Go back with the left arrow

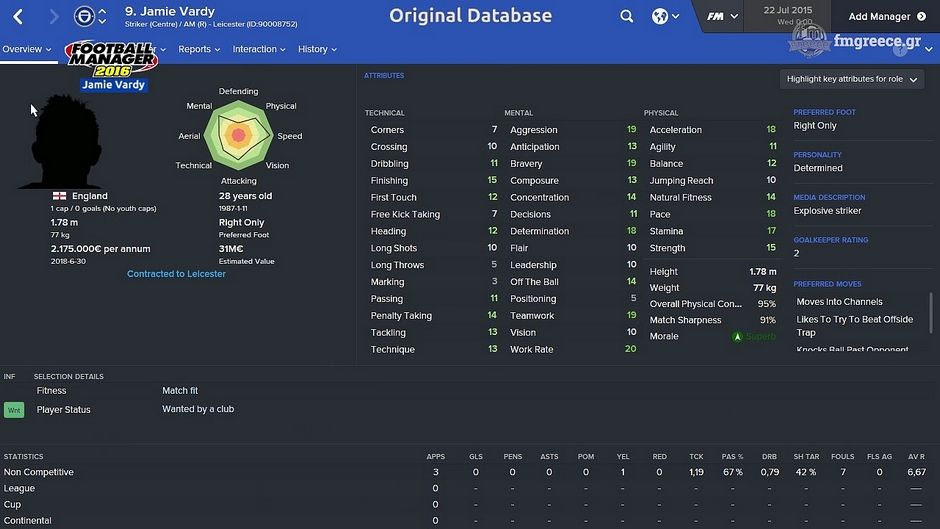point(18,17)
